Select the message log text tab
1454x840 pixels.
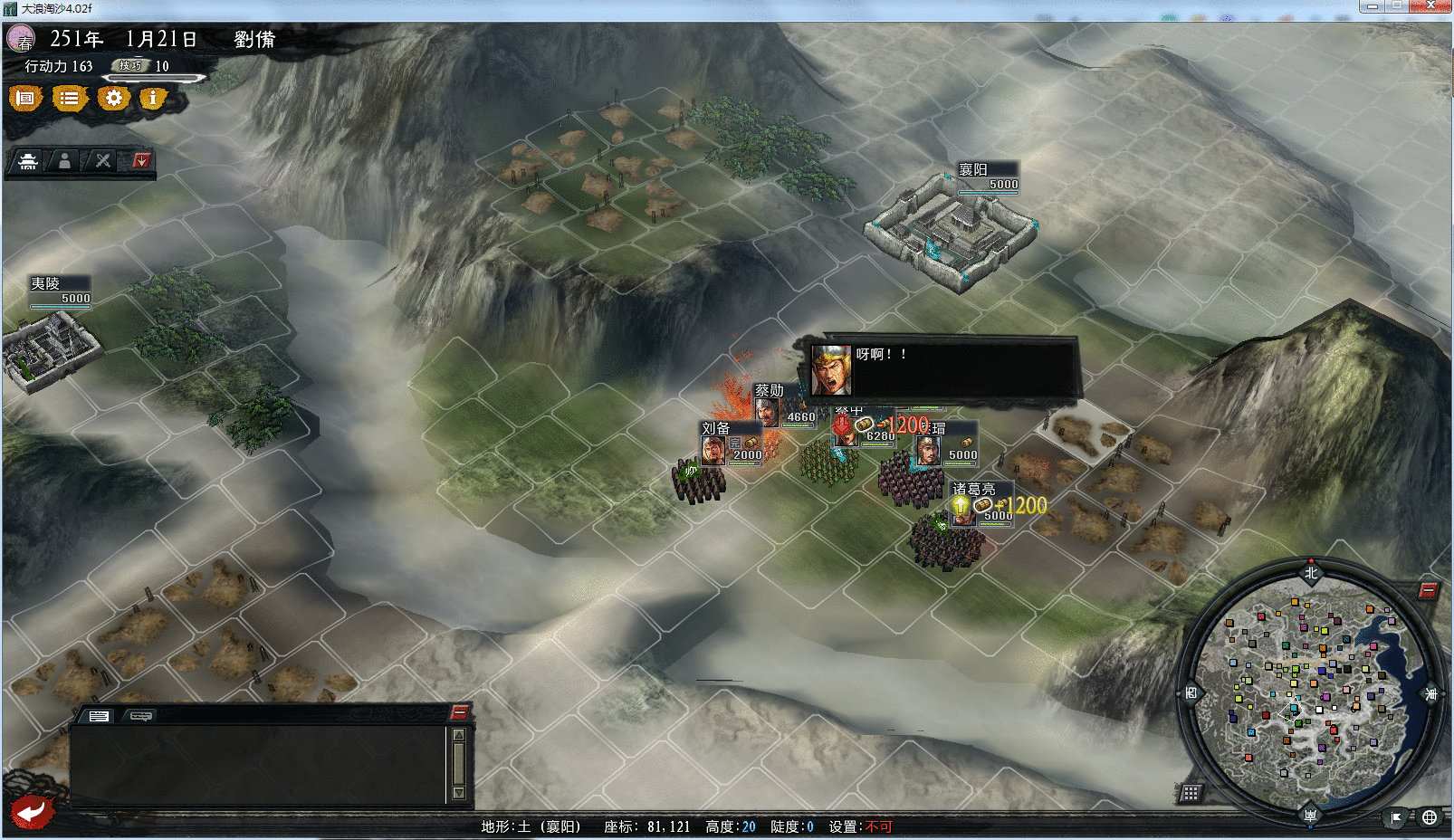[x=99, y=716]
